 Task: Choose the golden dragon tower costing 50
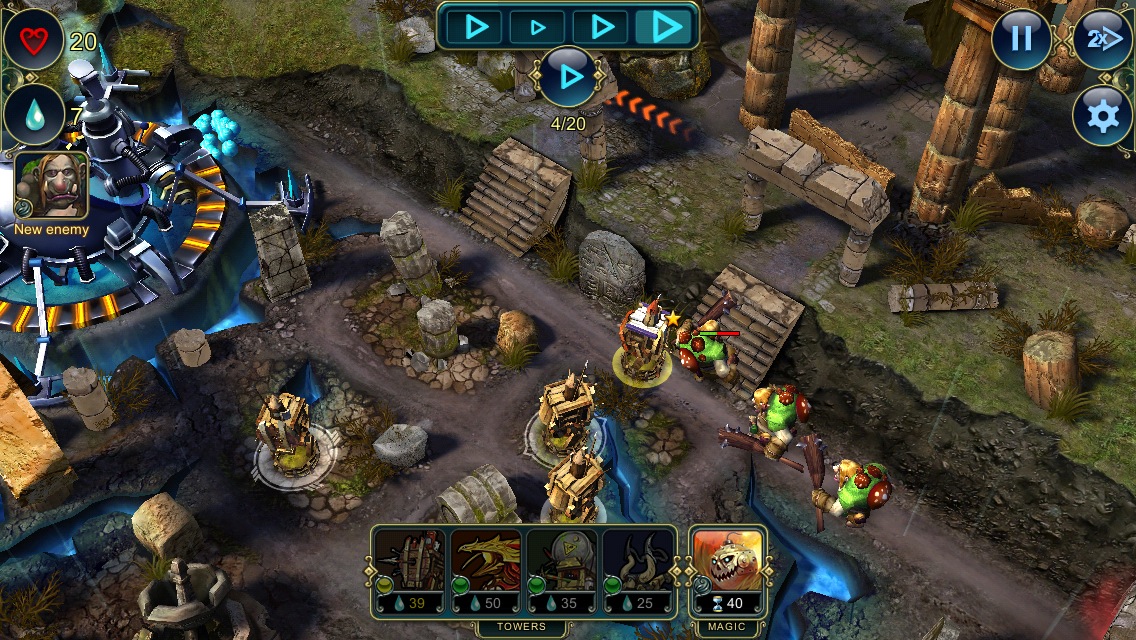[485, 571]
